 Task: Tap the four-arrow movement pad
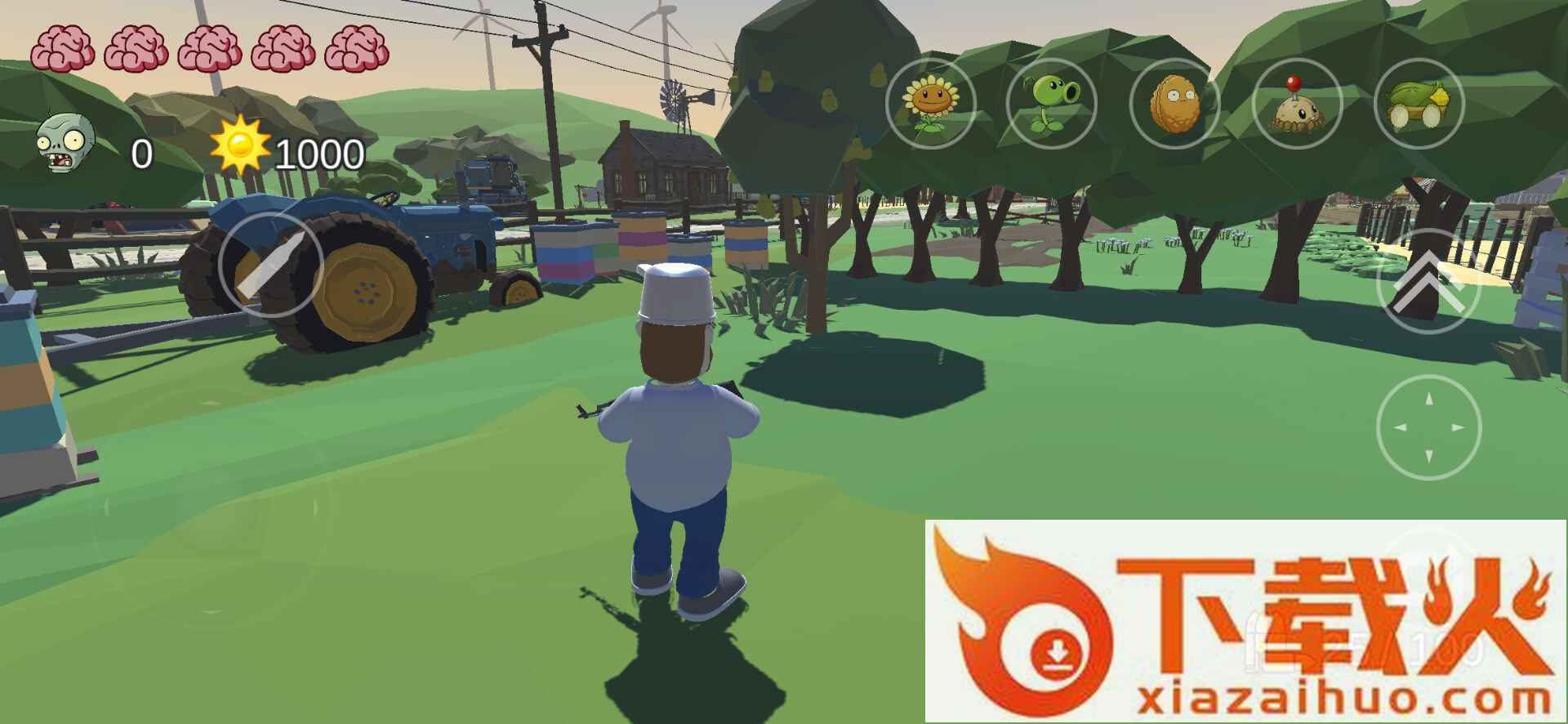(1428, 427)
